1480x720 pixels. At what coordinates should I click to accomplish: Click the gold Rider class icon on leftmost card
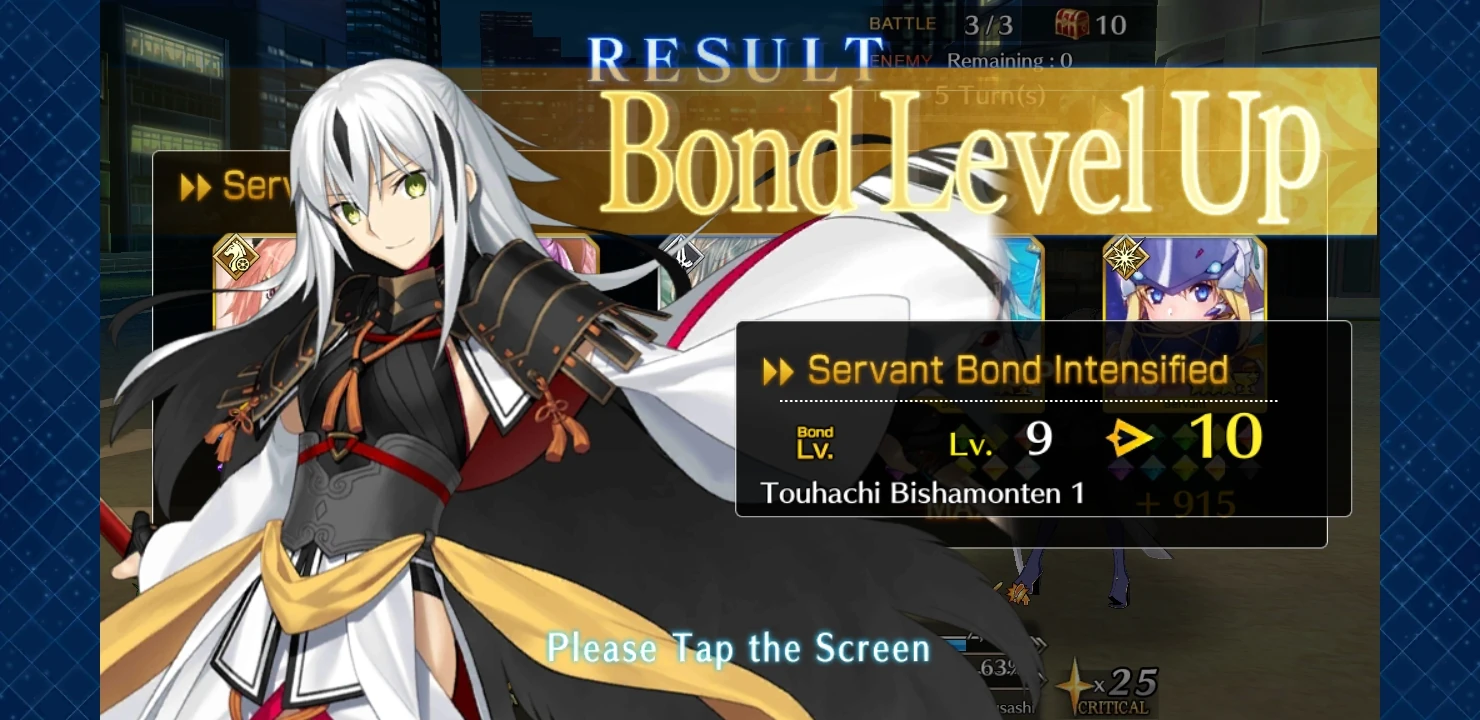click(x=236, y=257)
